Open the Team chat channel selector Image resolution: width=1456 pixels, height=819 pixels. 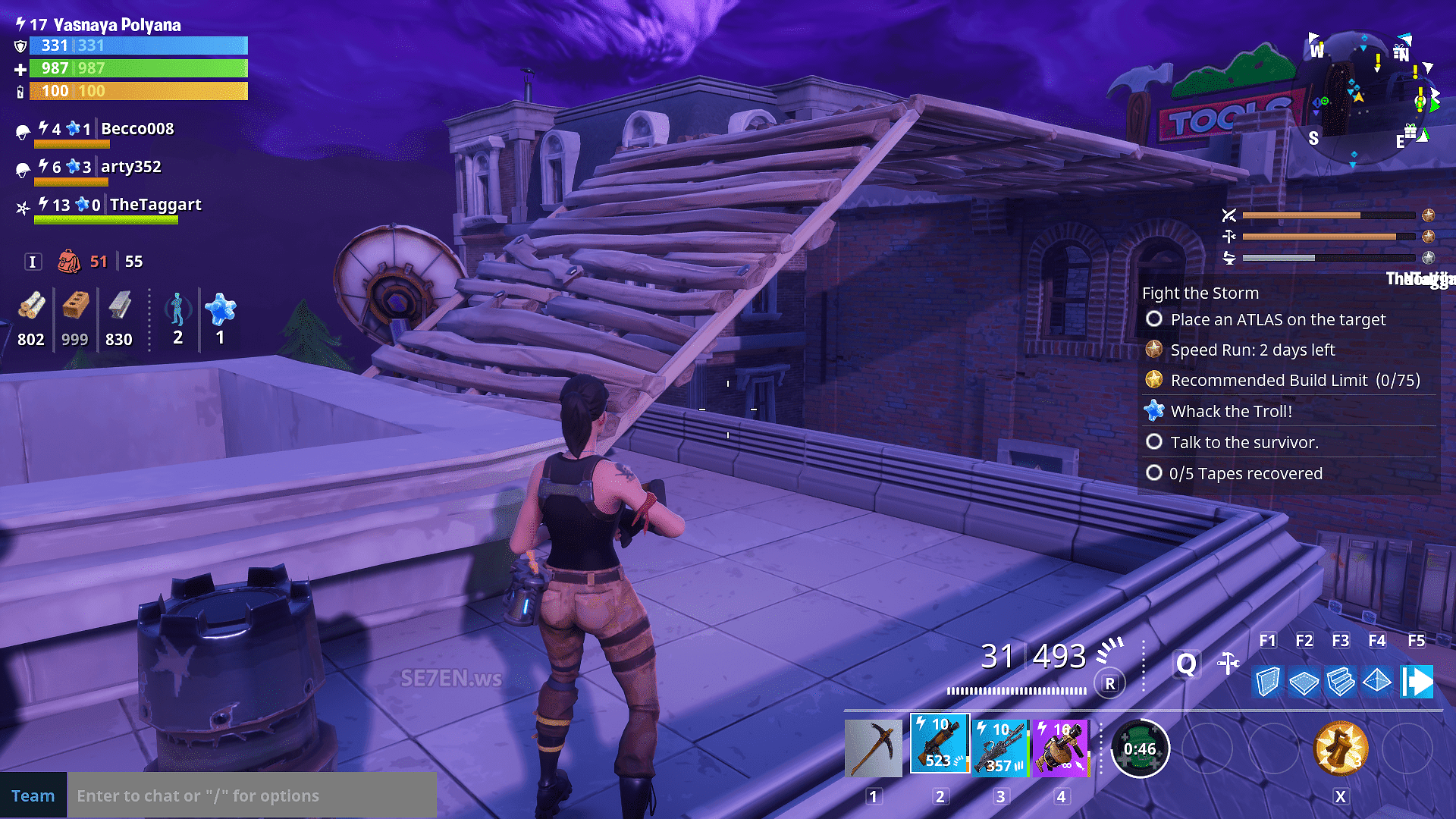pyautogui.click(x=33, y=795)
